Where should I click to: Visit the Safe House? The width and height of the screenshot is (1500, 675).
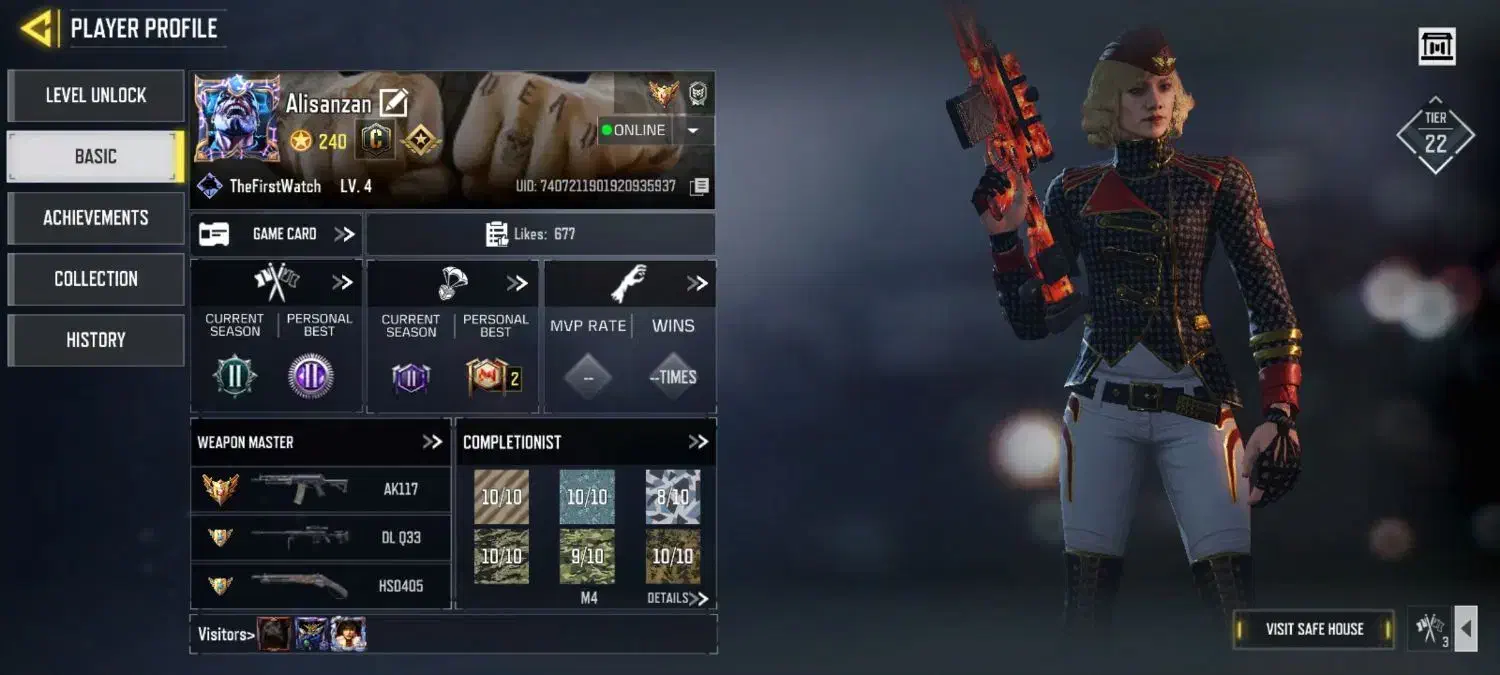click(1314, 629)
